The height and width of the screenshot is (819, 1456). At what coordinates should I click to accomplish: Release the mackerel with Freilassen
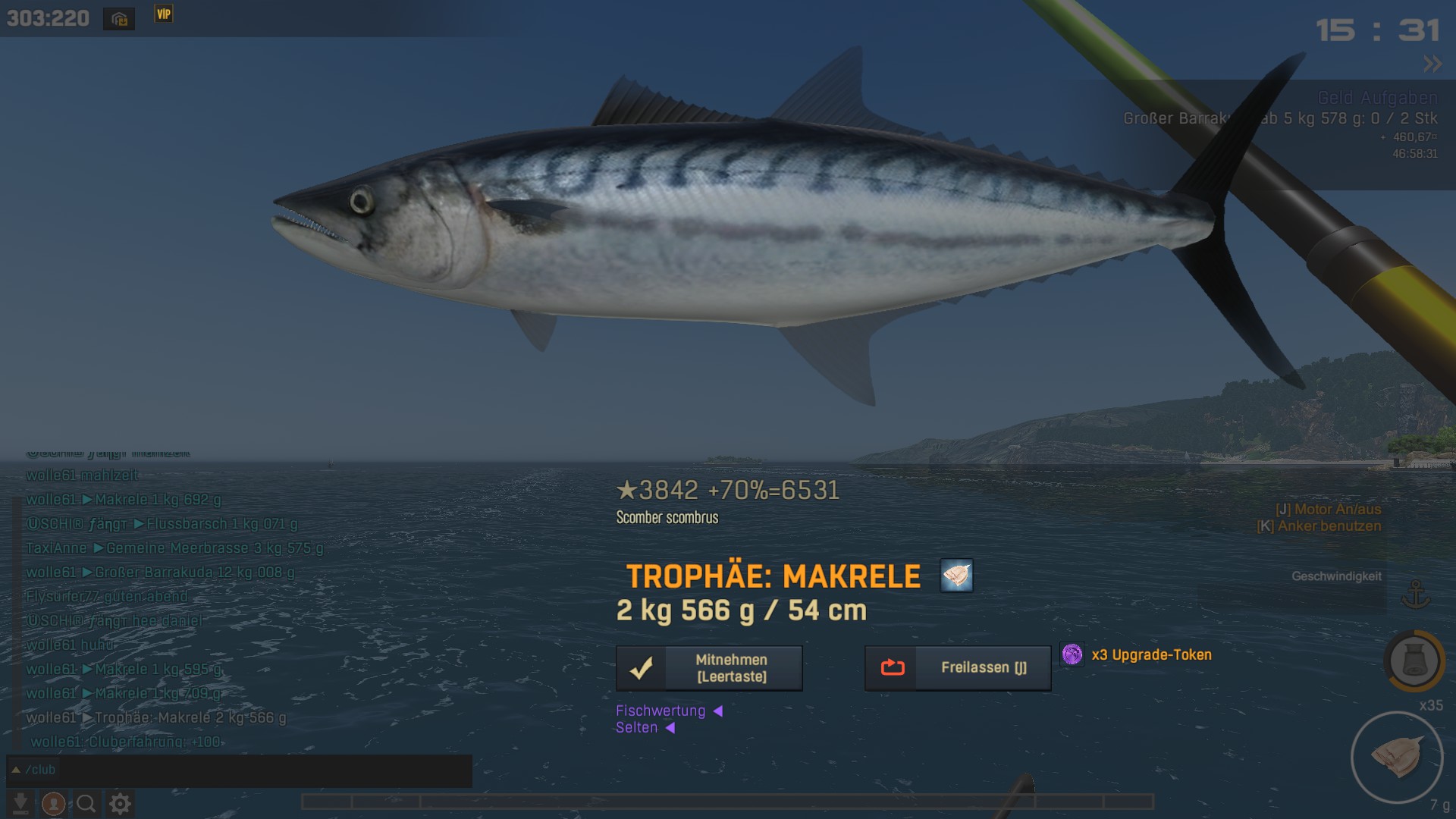(x=958, y=668)
